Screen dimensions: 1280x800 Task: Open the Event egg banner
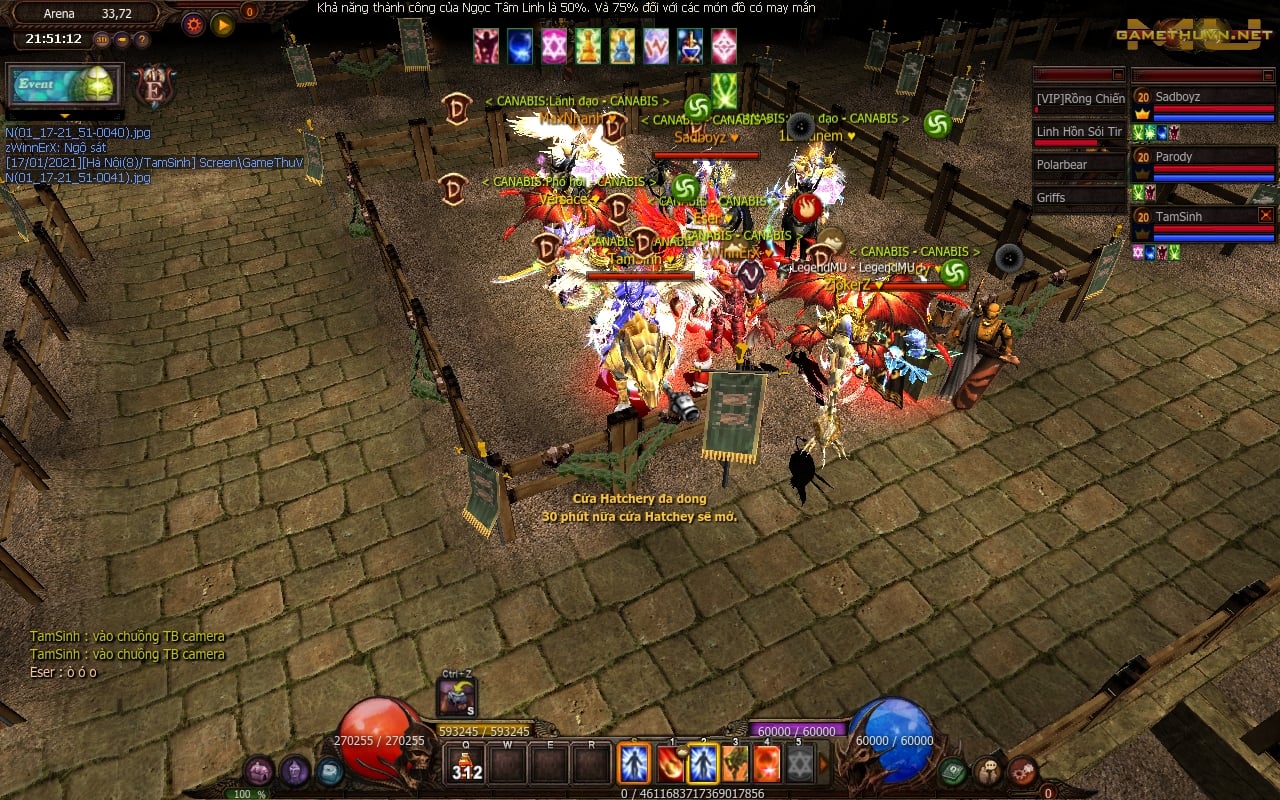pos(65,86)
